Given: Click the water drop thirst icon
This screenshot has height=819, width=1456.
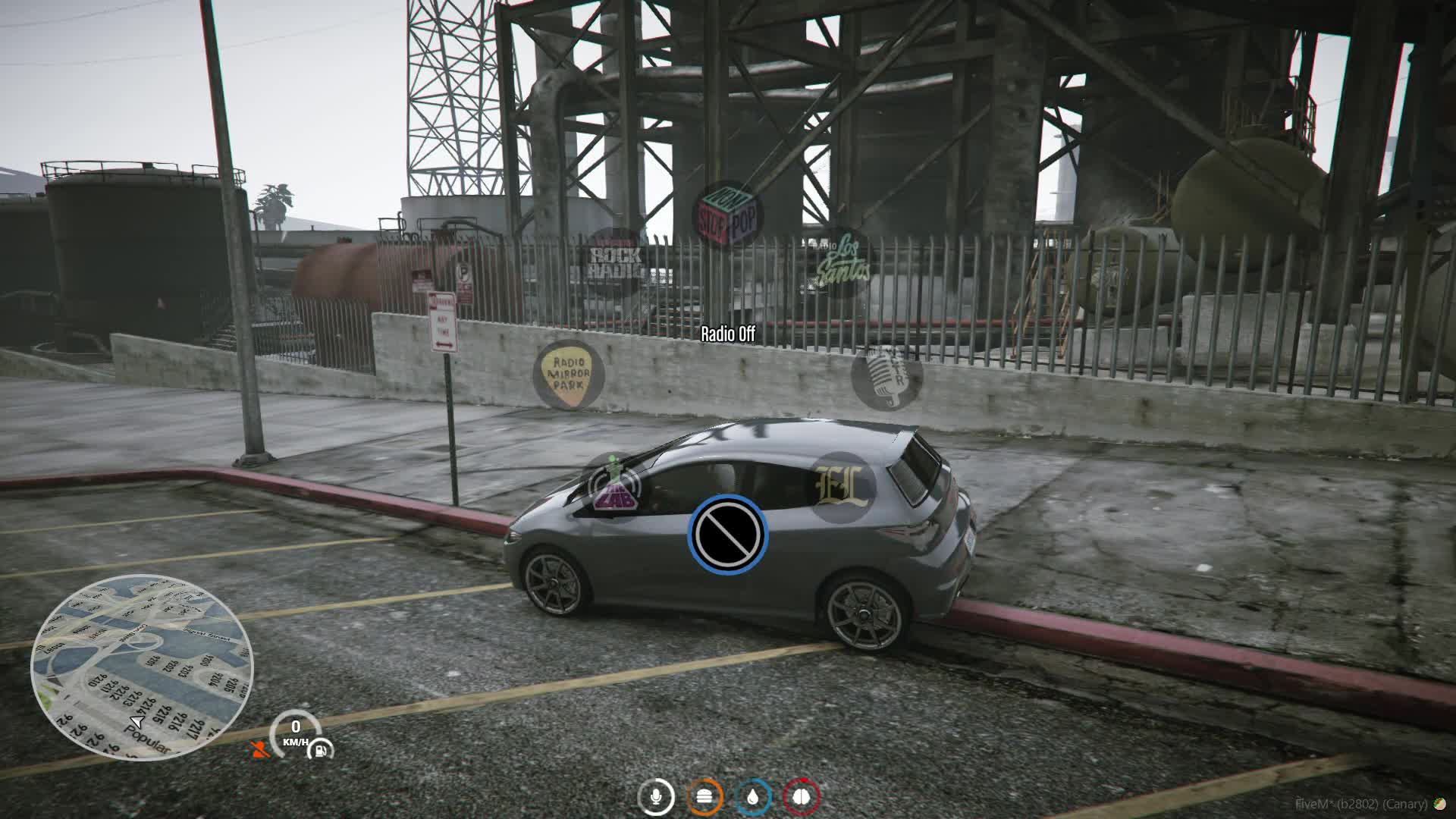Looking at the screenshot, I should tap(753, 797).
